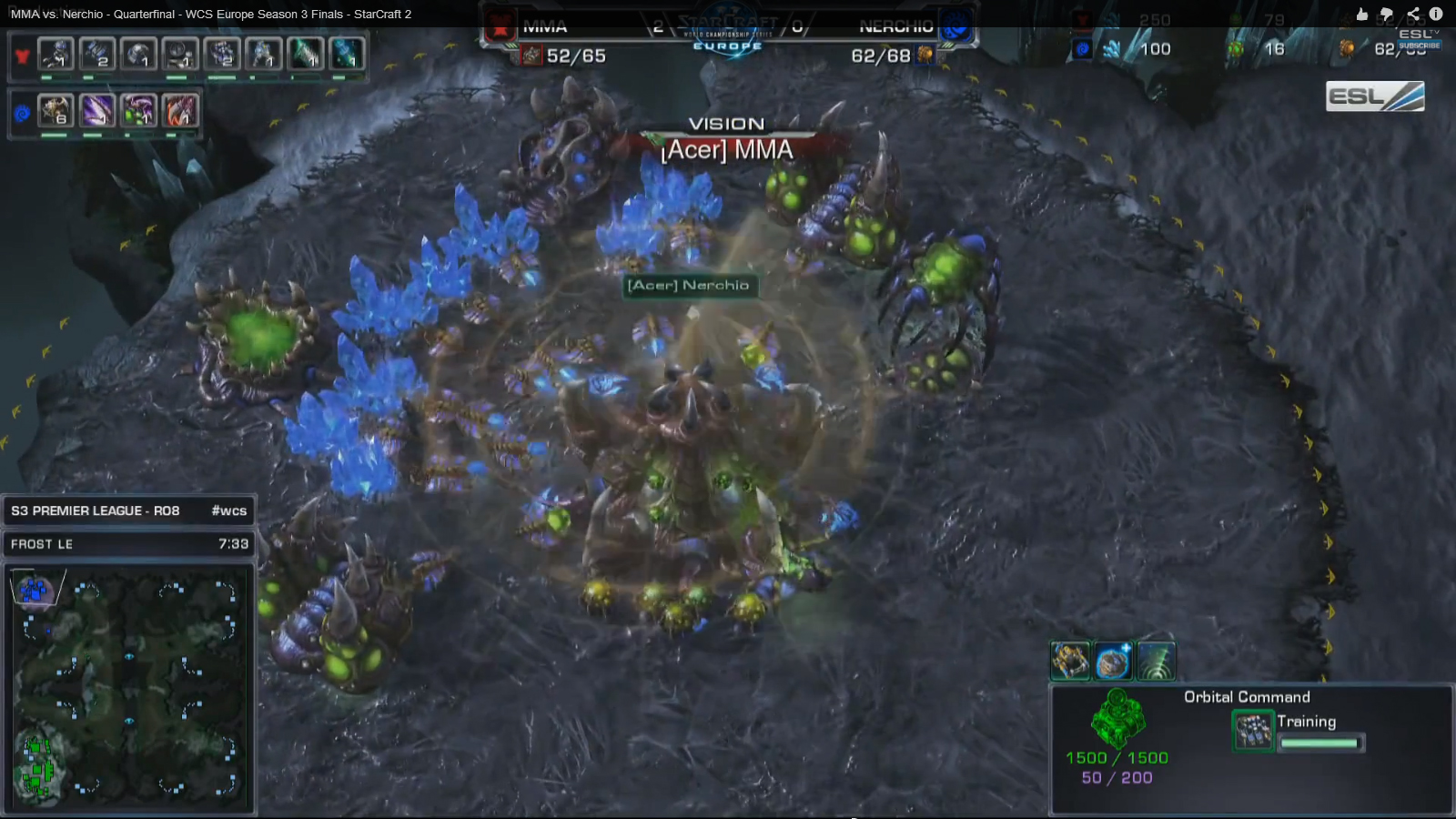The height and width of the screenshot is (819, 1456).
Task: Activate the Calldown MULE ability
Action: tap(1070, 662)
